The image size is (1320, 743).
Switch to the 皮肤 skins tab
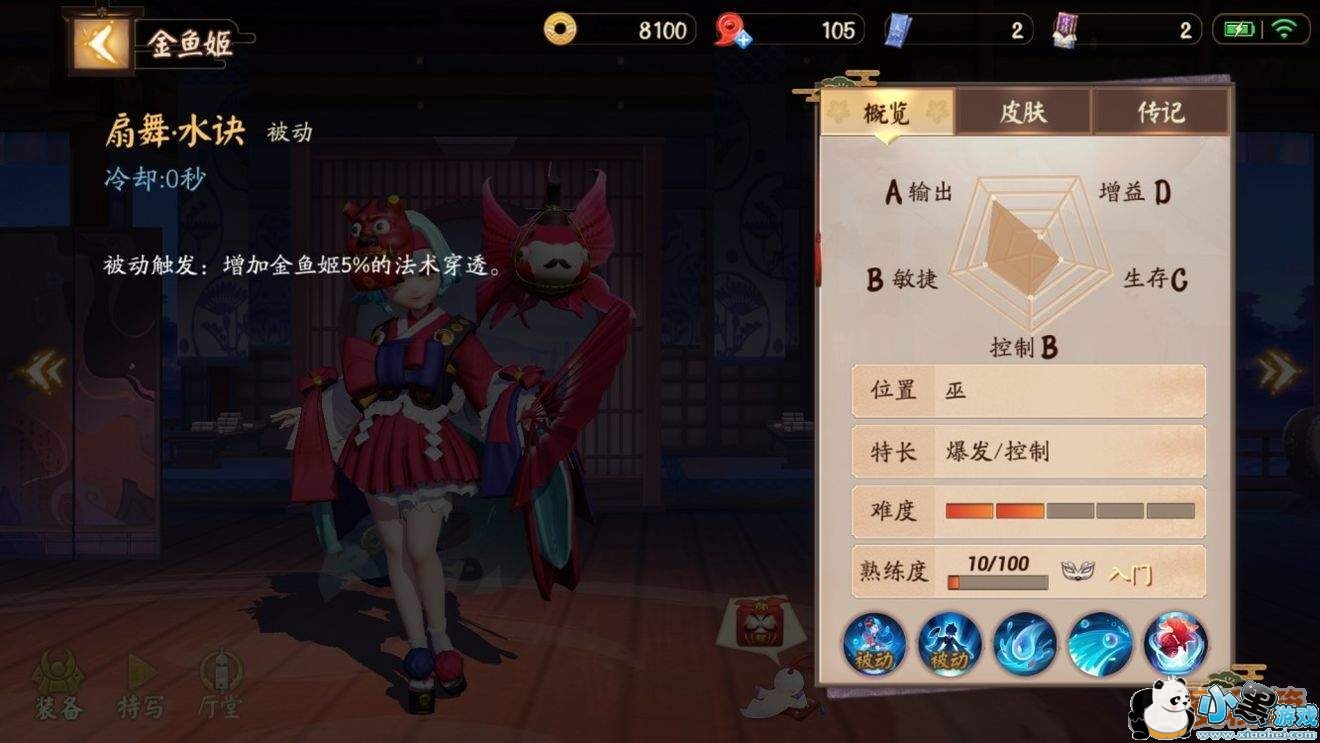pyautogui.click(x=1022, y=113)
